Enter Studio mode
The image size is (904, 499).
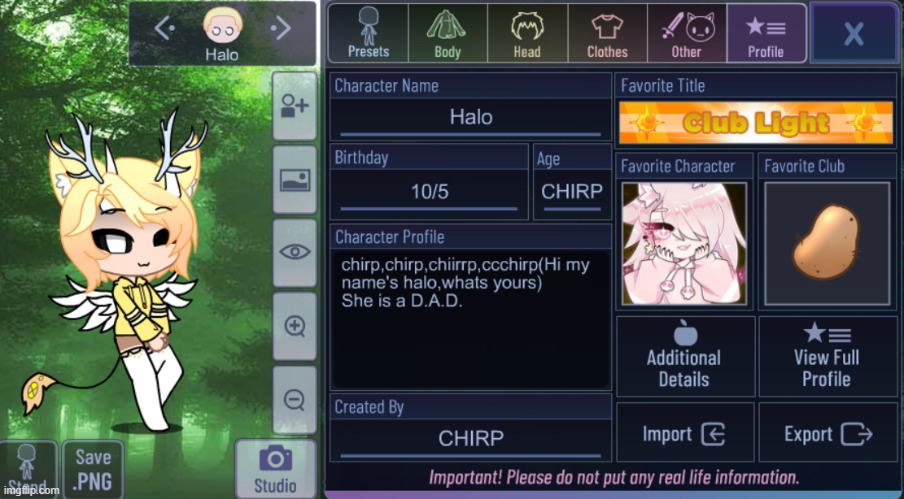(274, 468)
